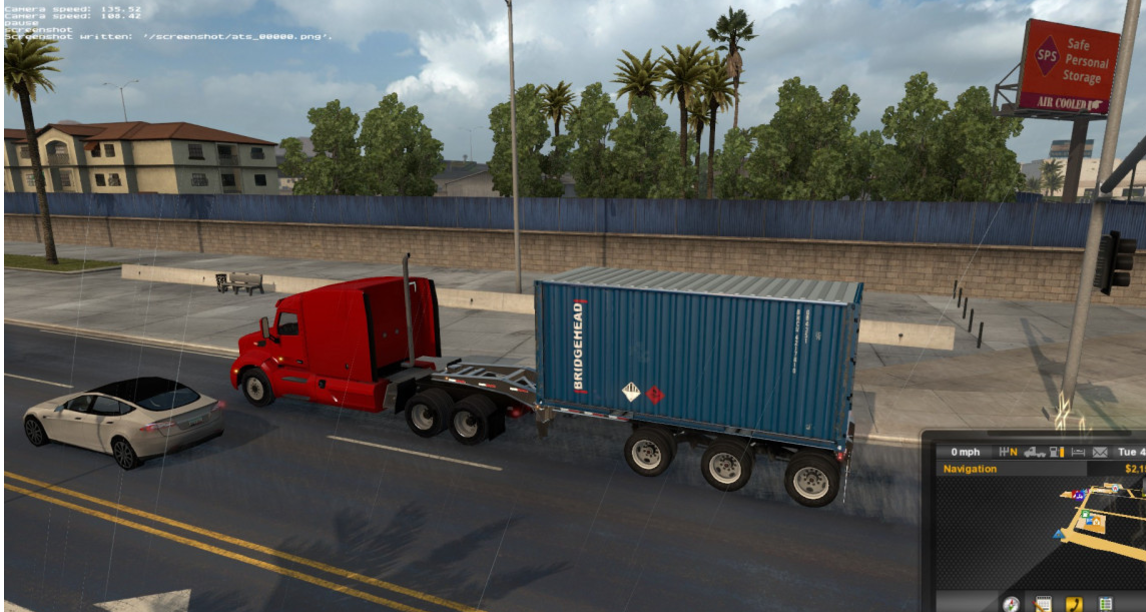The image size is (1146, 612).
Task: Select the yellow phone handset tab
Action: pos(1074,603)
